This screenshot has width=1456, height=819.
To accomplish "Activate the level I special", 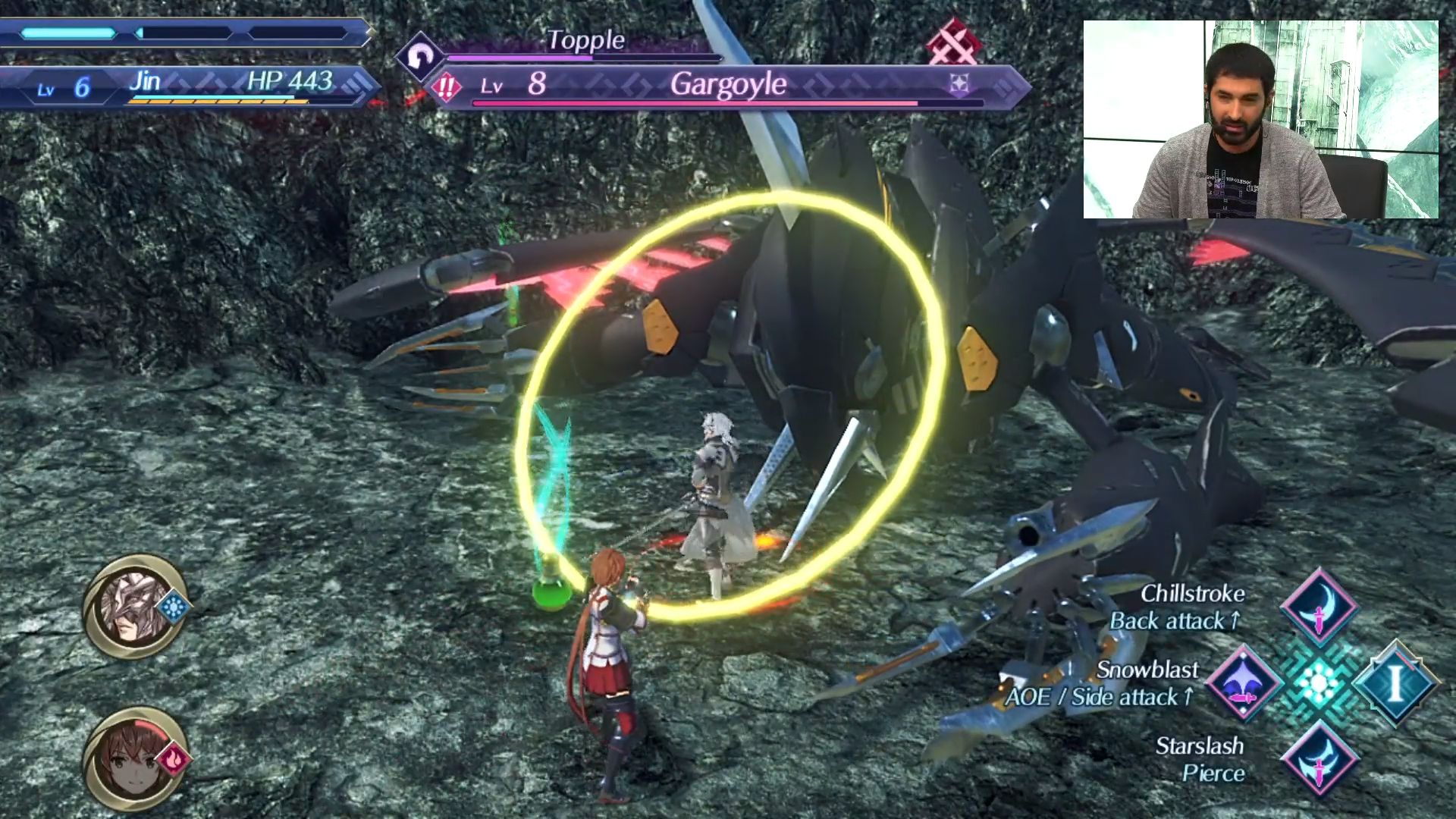I will click(x=1395, y=682).
